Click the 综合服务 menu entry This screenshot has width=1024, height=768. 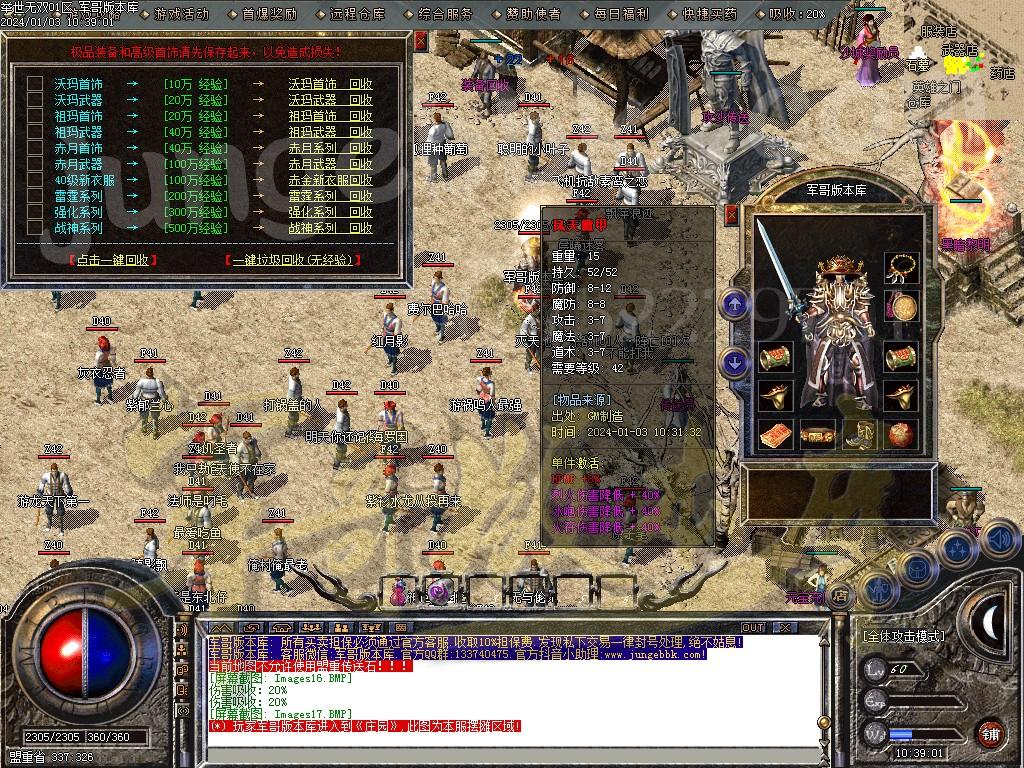point(445,14)
